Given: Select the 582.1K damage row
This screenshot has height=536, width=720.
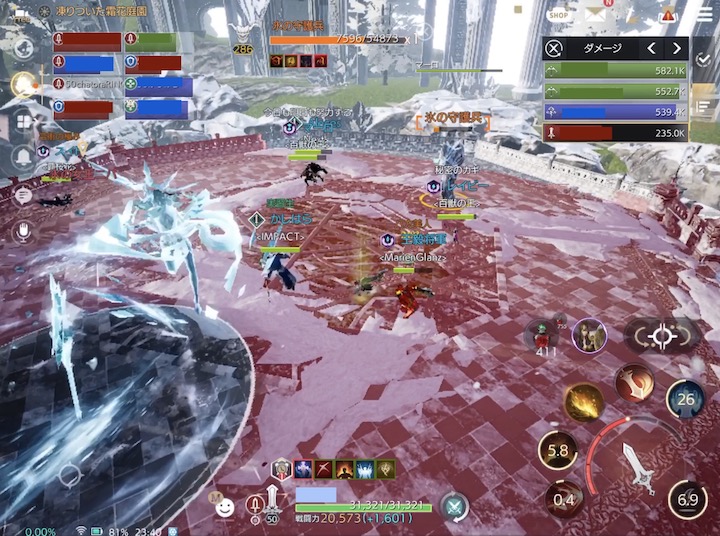Looking at the screenshot, I should coord(616,72).
